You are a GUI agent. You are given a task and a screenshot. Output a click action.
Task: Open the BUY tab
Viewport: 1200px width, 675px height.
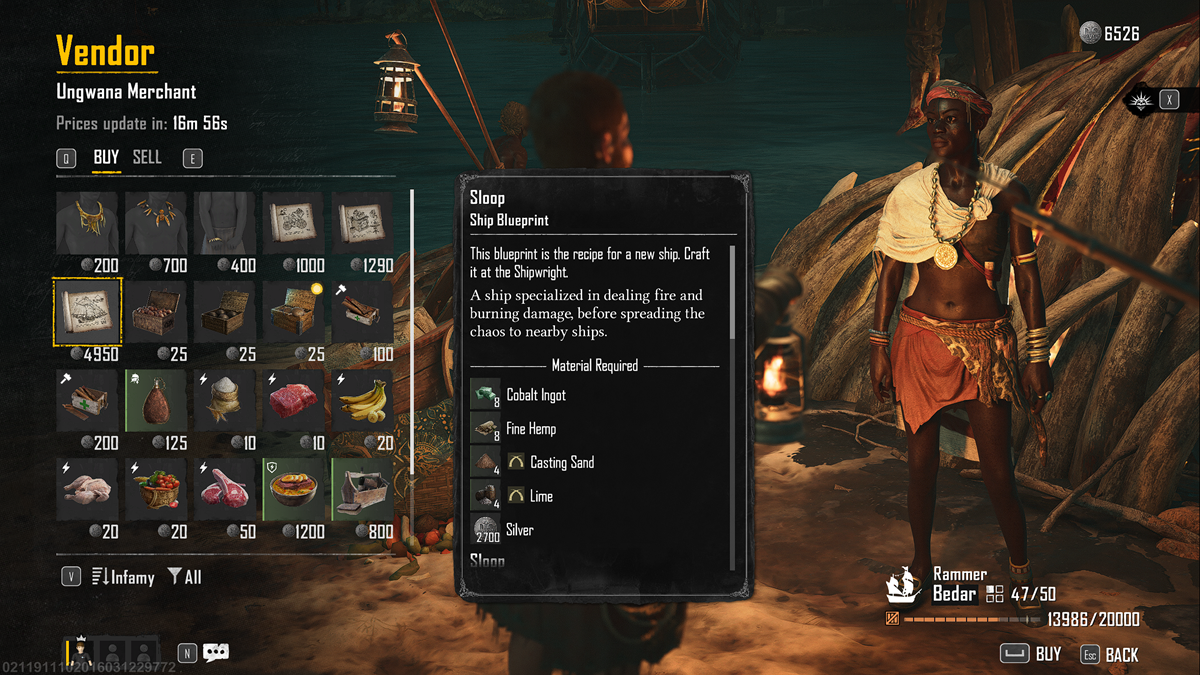(106, 158)
